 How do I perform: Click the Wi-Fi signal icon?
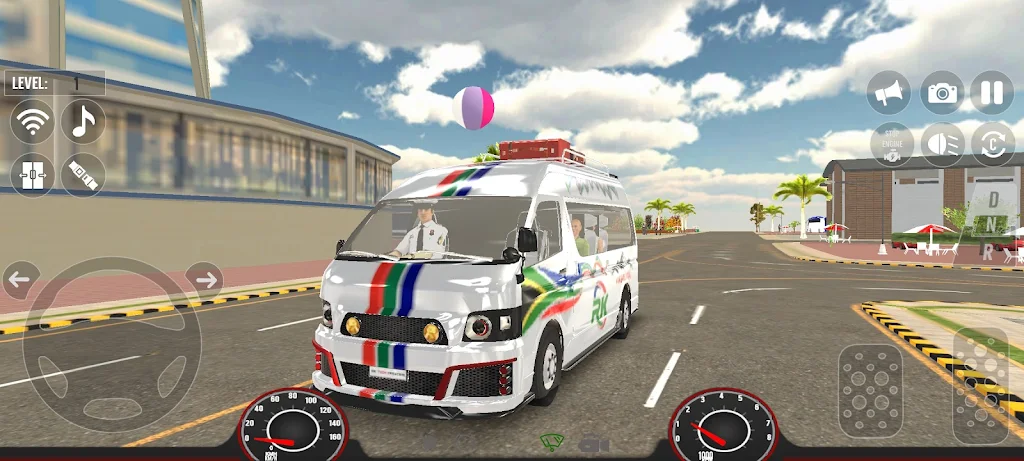pyautogui.click(x=32, y=122)
